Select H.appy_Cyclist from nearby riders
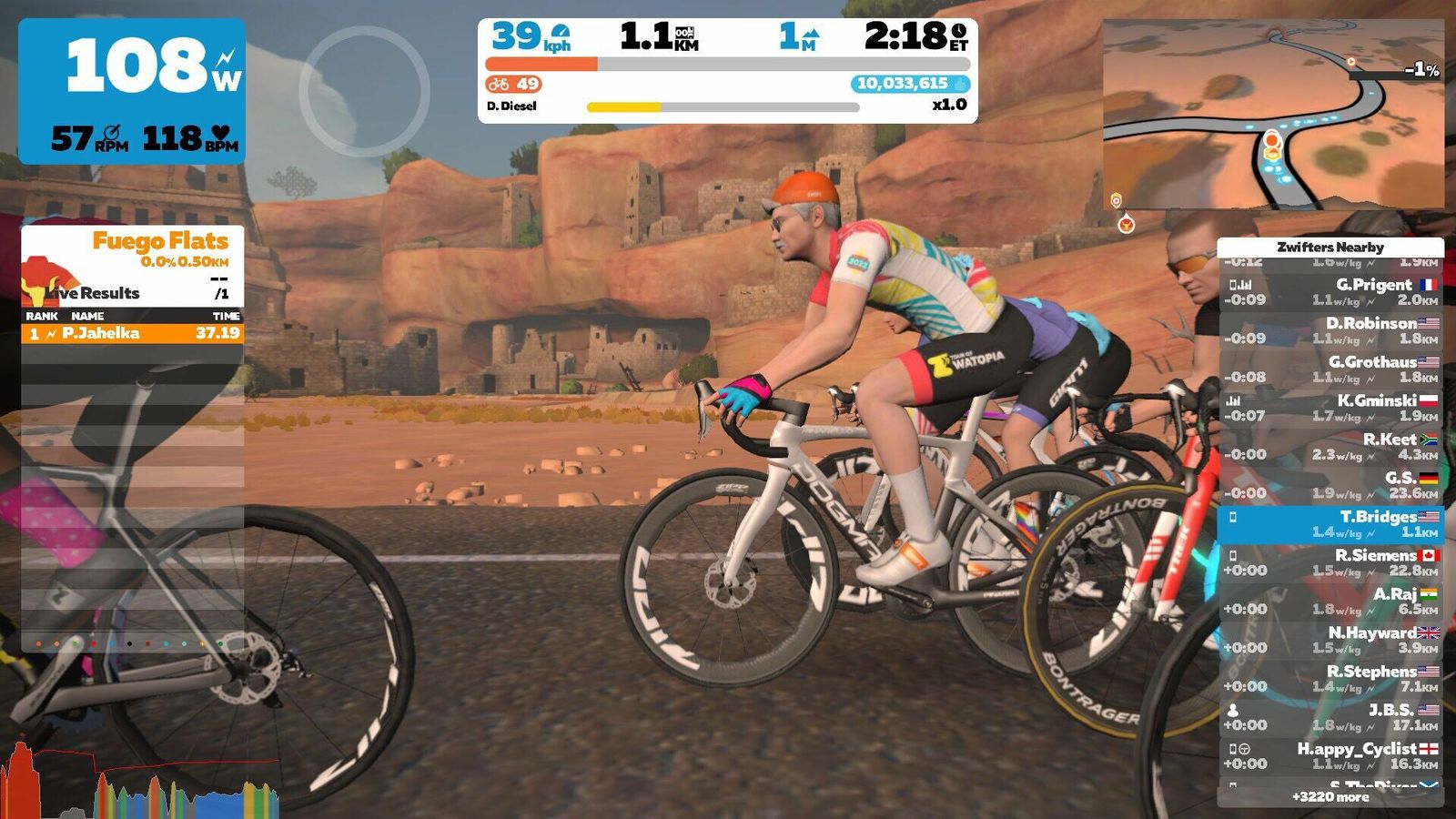The image size is (1456, 819). pyautogui.click(x=1330, y=756)
